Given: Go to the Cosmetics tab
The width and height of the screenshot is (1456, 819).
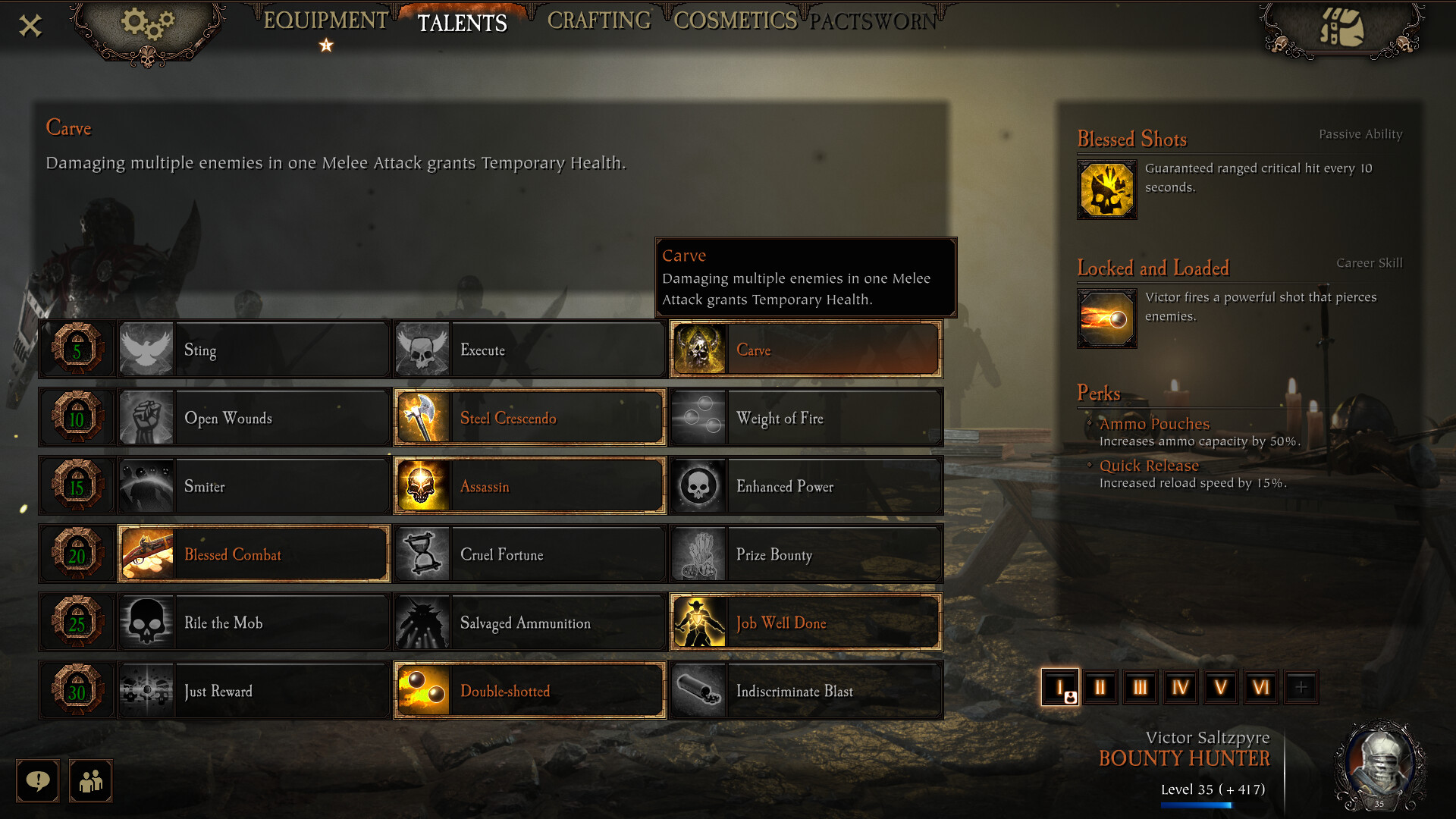Looking at the screenshot, I should click(735, 21).
